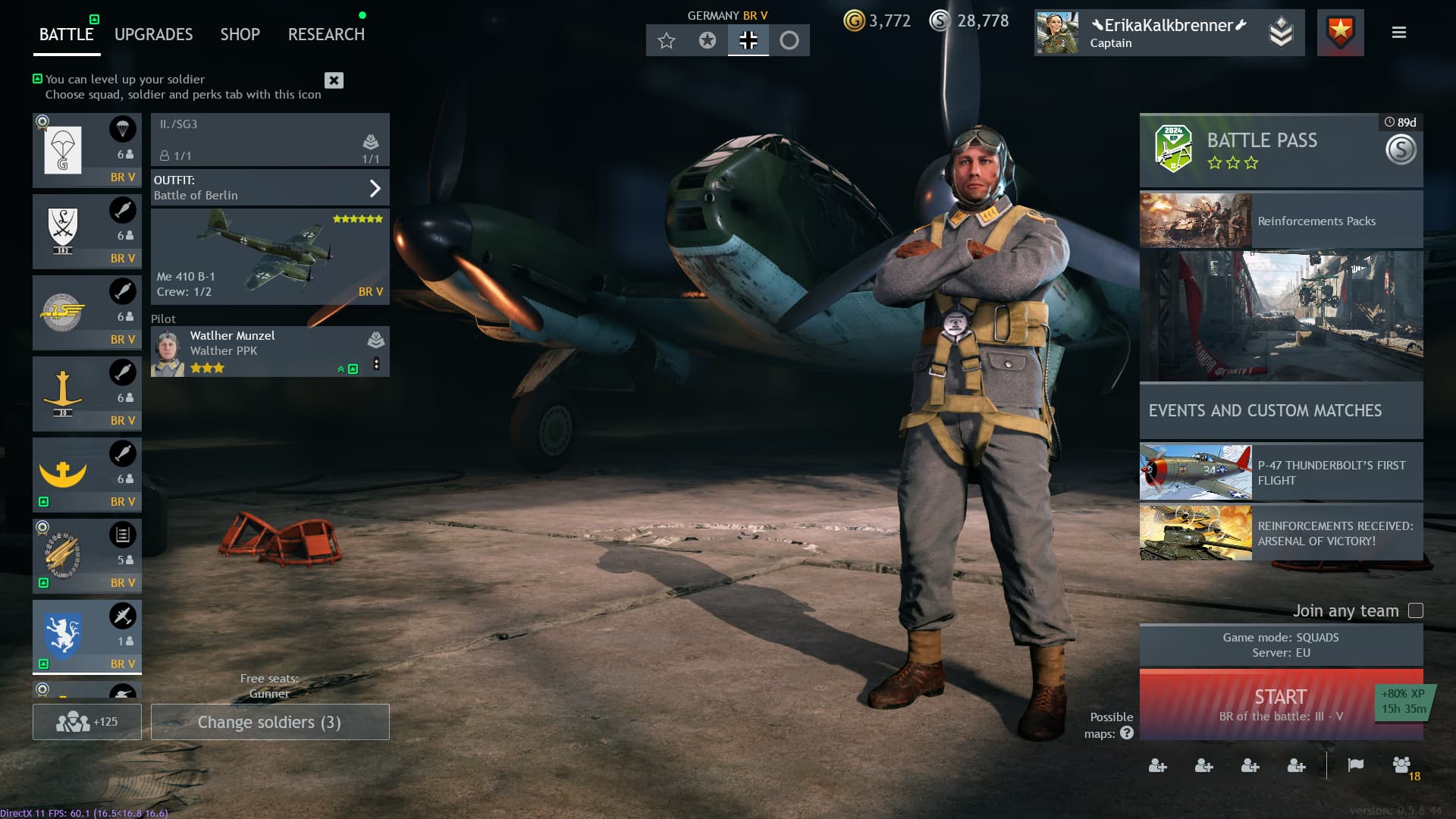Select the Me 410 B-1 aircraft card

[x=270, y=256]
